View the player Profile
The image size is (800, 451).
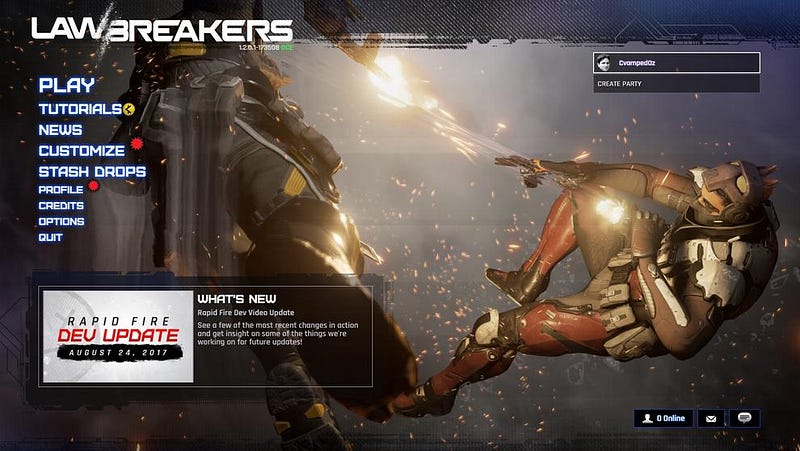tap(60, 189)
